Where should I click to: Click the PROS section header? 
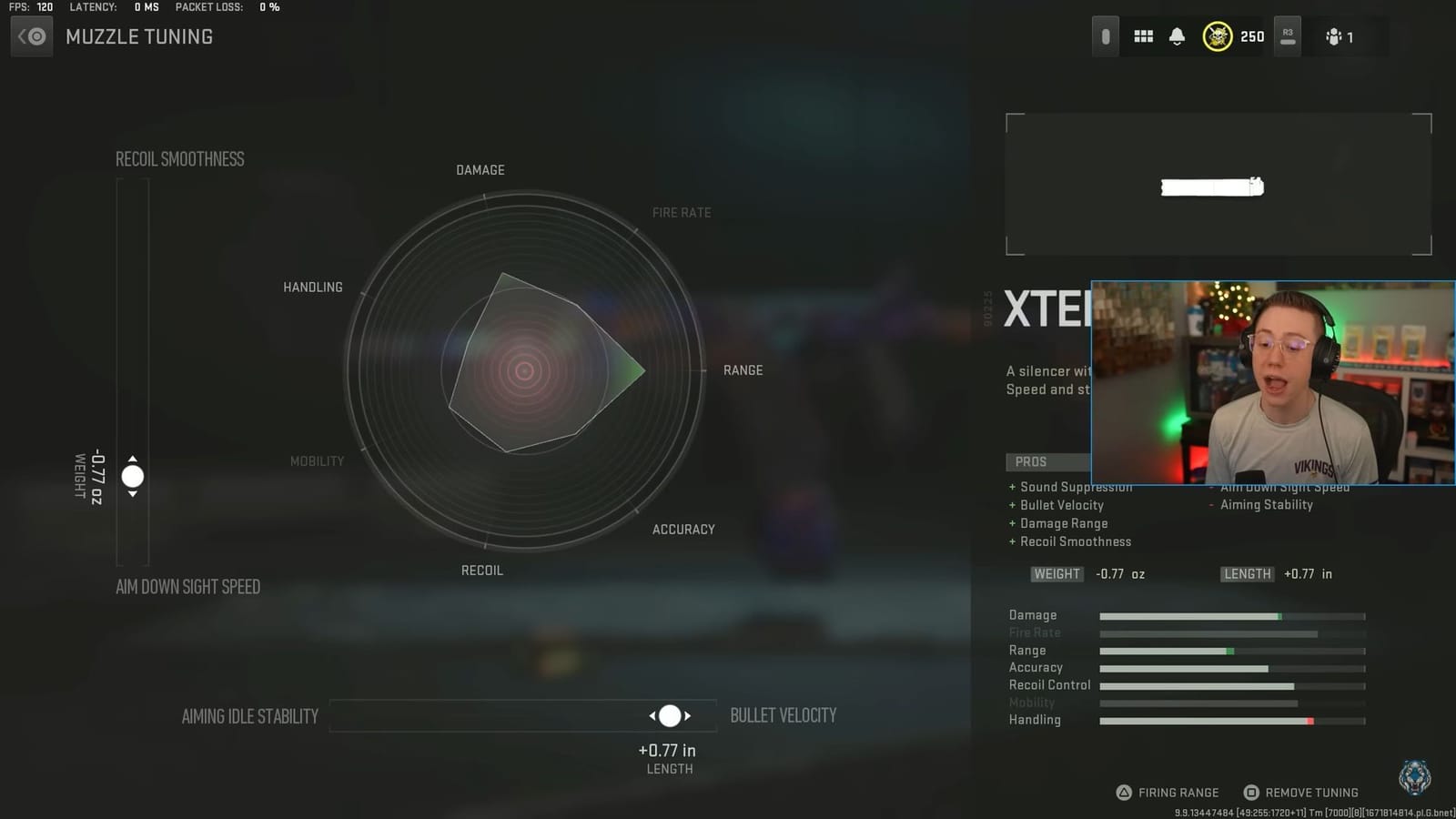pyautogui.click(x=1030, y=461)
